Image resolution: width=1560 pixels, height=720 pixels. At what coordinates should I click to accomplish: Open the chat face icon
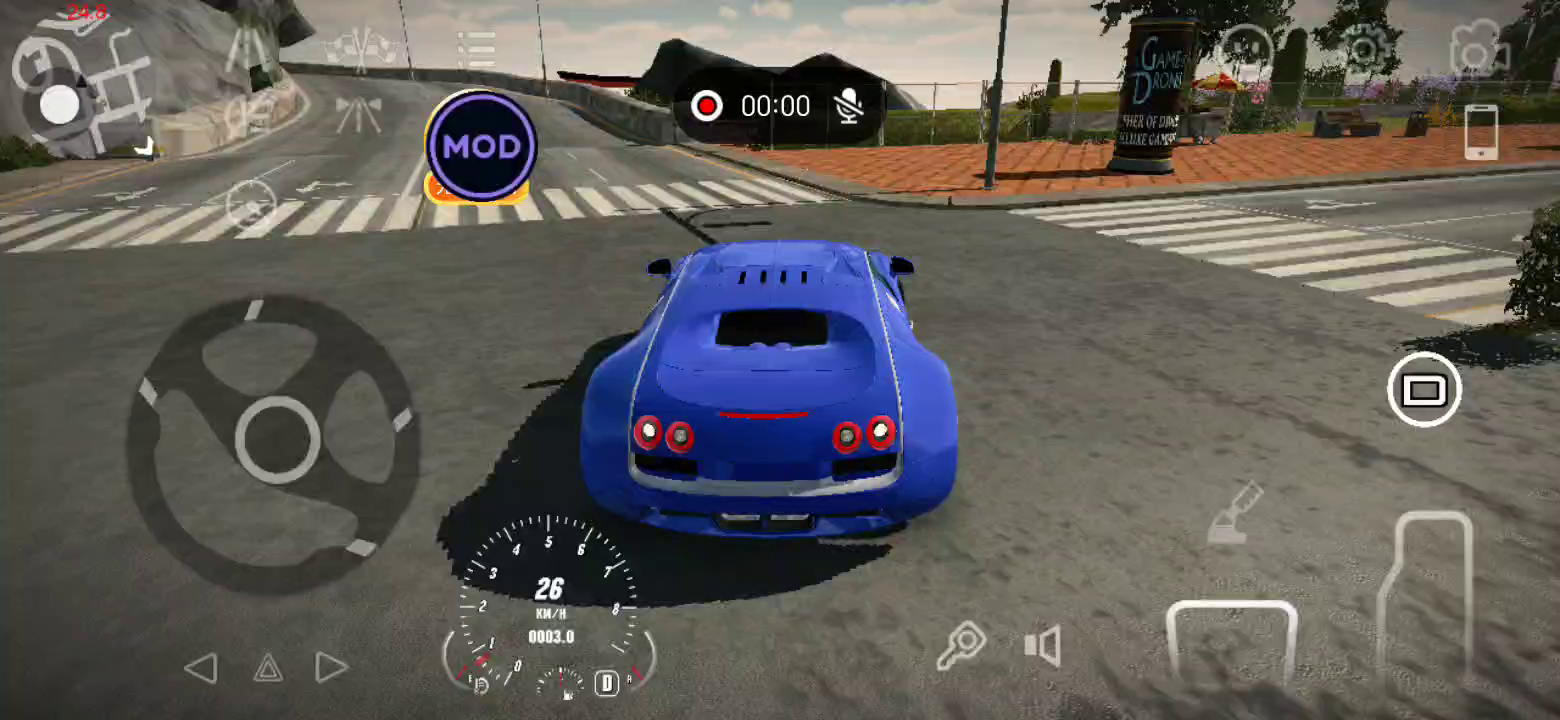coord(1246,47)
